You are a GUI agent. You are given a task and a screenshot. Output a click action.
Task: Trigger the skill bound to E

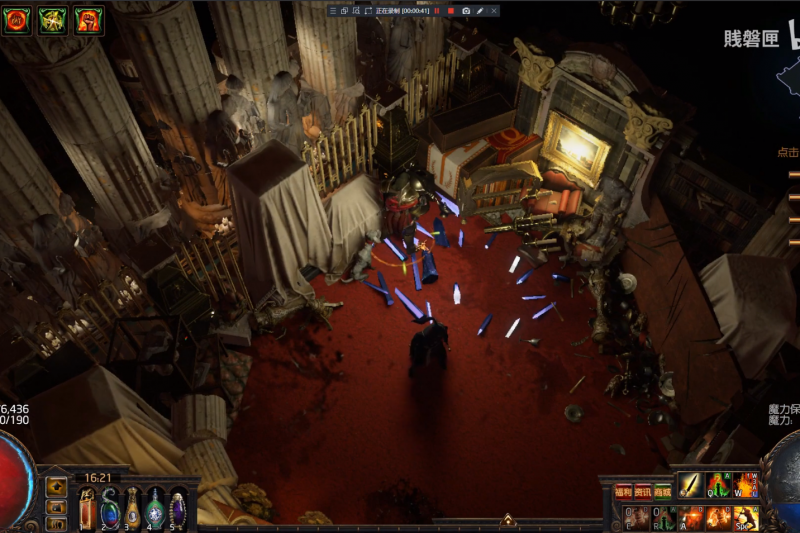pyautogui.click(x=637, y=517)
